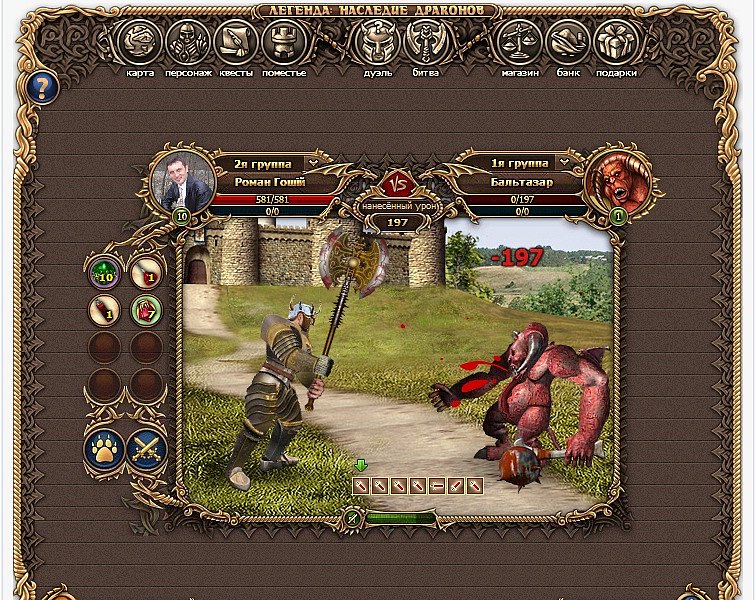Go to поместье (estate)
This screenshot has height=600, width=755.
pos(284,42)
